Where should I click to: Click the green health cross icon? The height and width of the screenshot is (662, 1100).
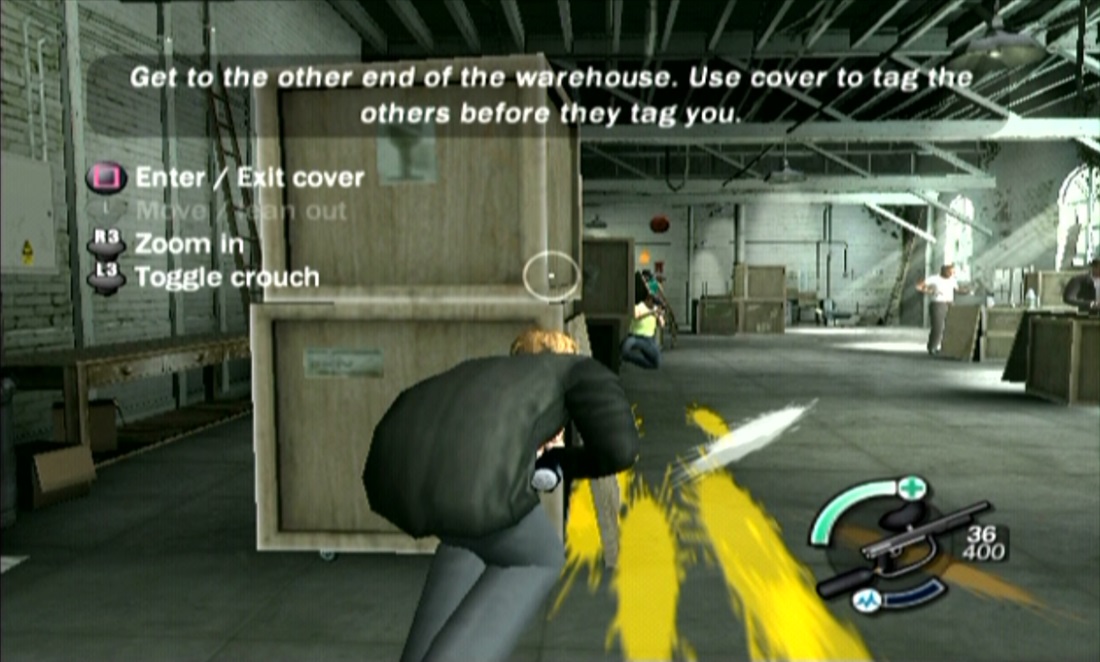[911, 490]
